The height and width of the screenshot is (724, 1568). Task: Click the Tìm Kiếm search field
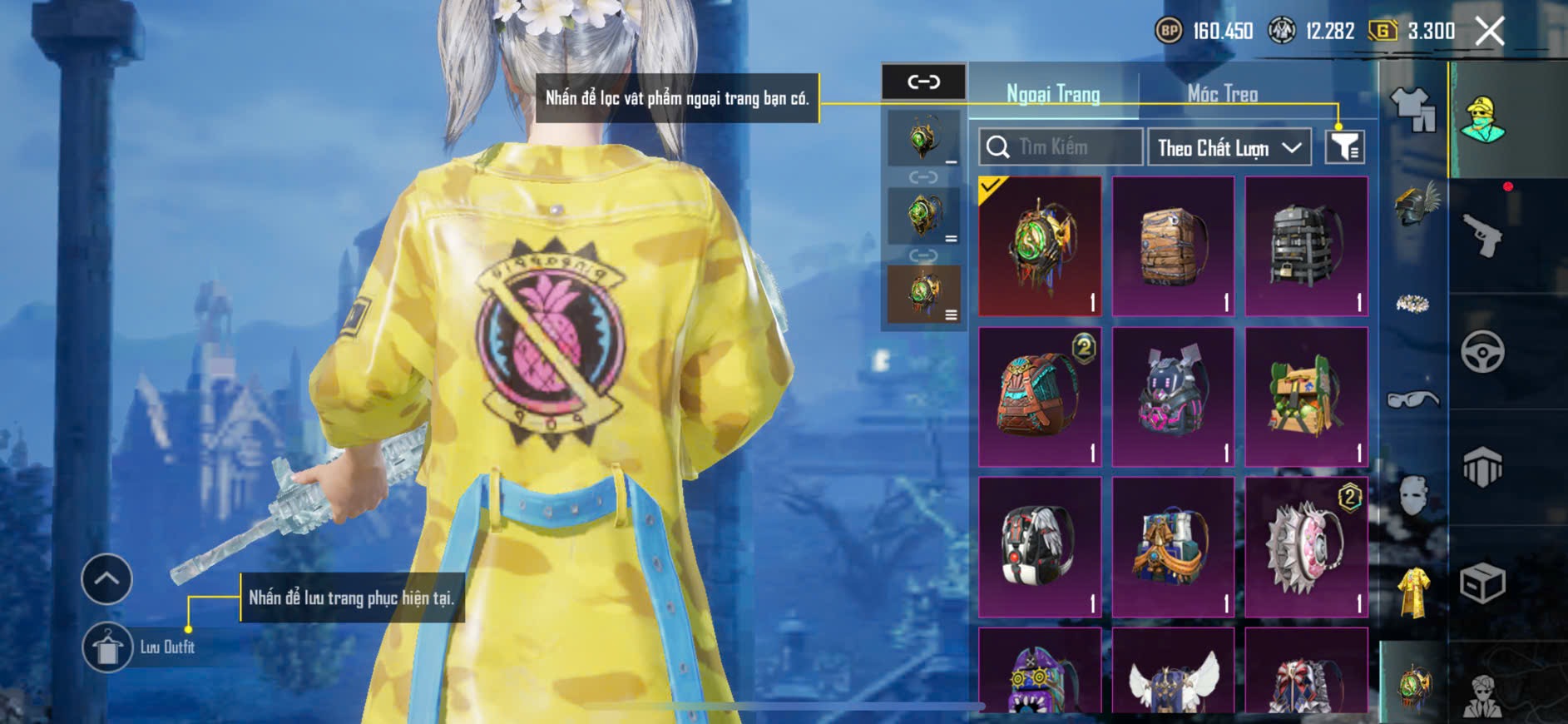[1061, 147]
